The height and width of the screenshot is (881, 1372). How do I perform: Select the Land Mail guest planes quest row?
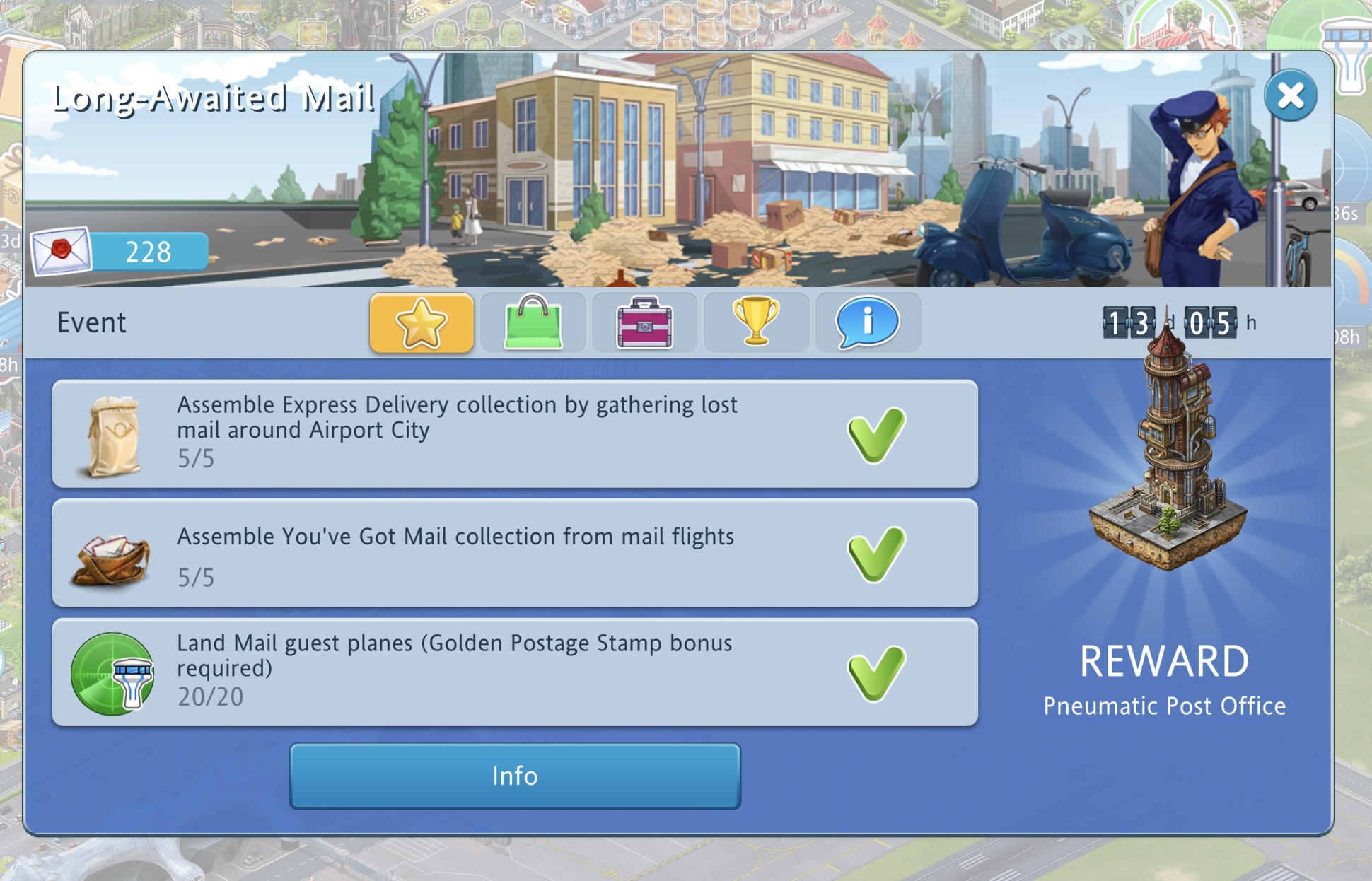pos(515,672)
